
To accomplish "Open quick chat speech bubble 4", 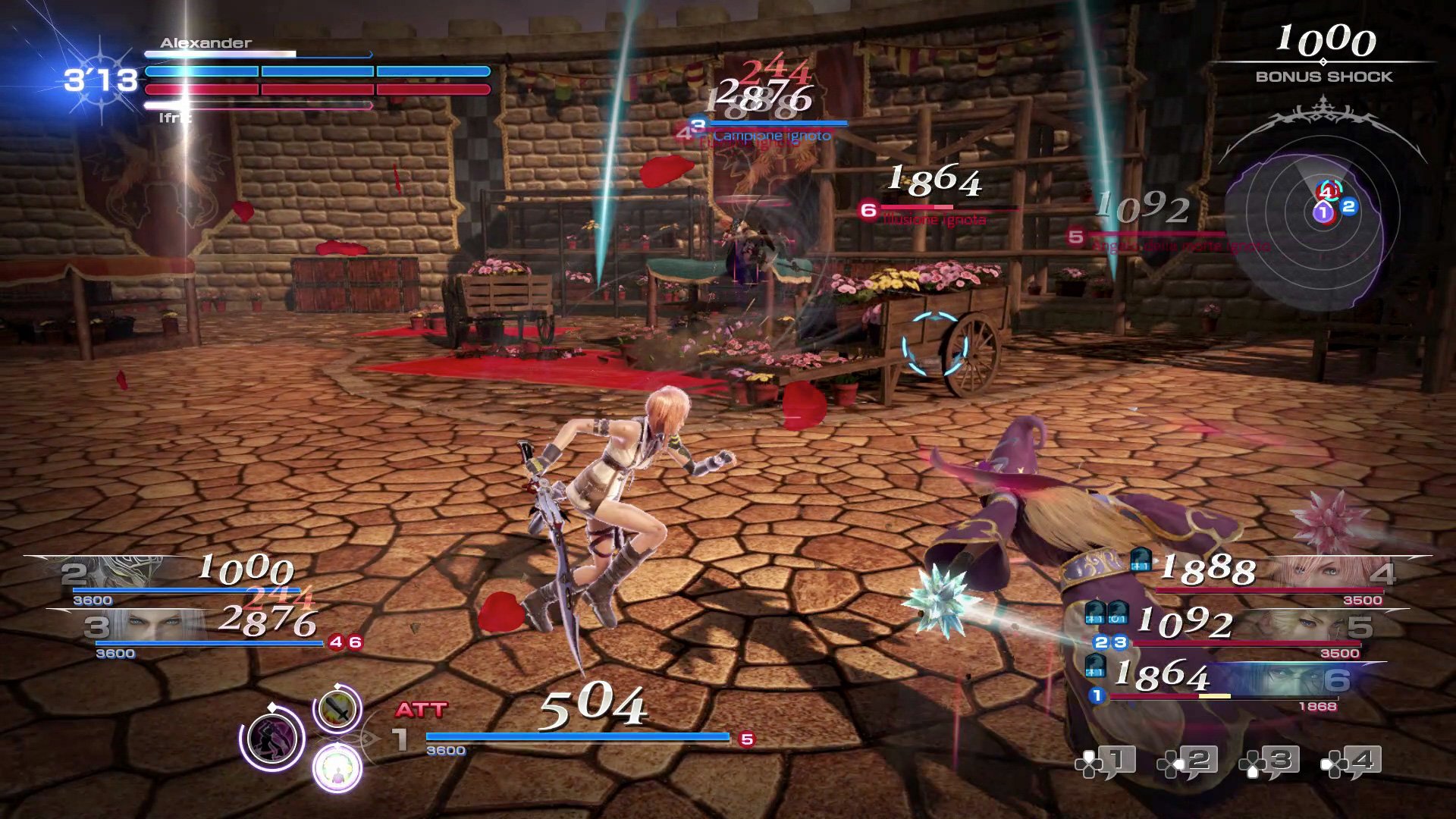I will (1351, 762).
